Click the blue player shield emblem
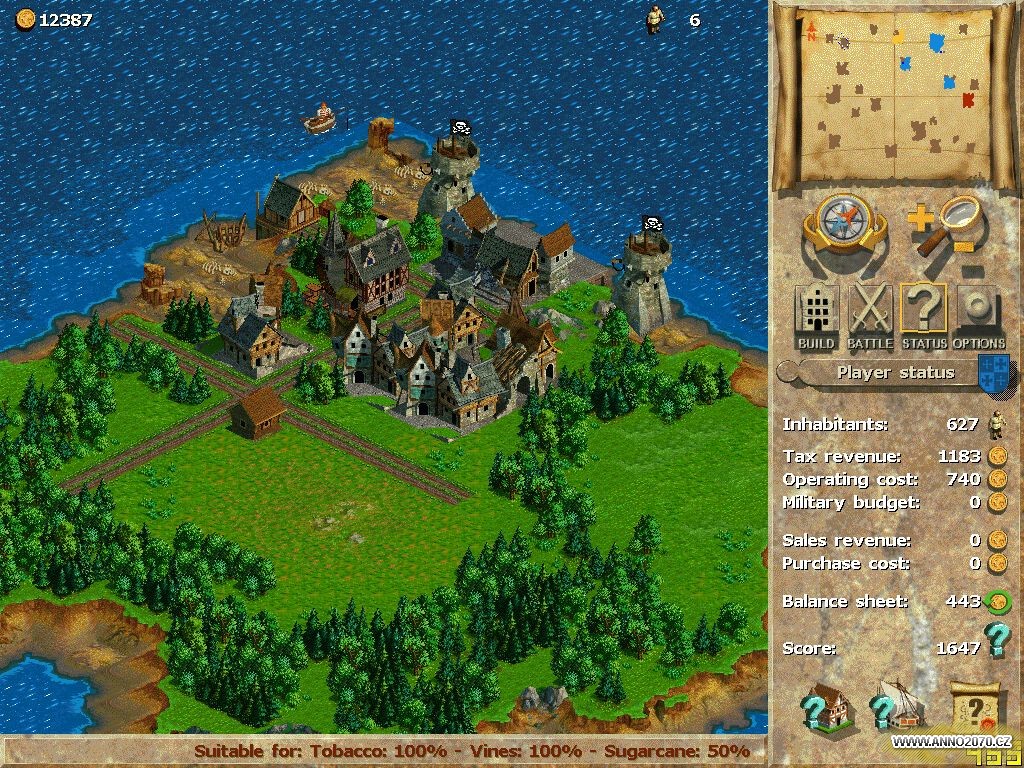This screenshot has width=1024, height=768. click(992, 371)
